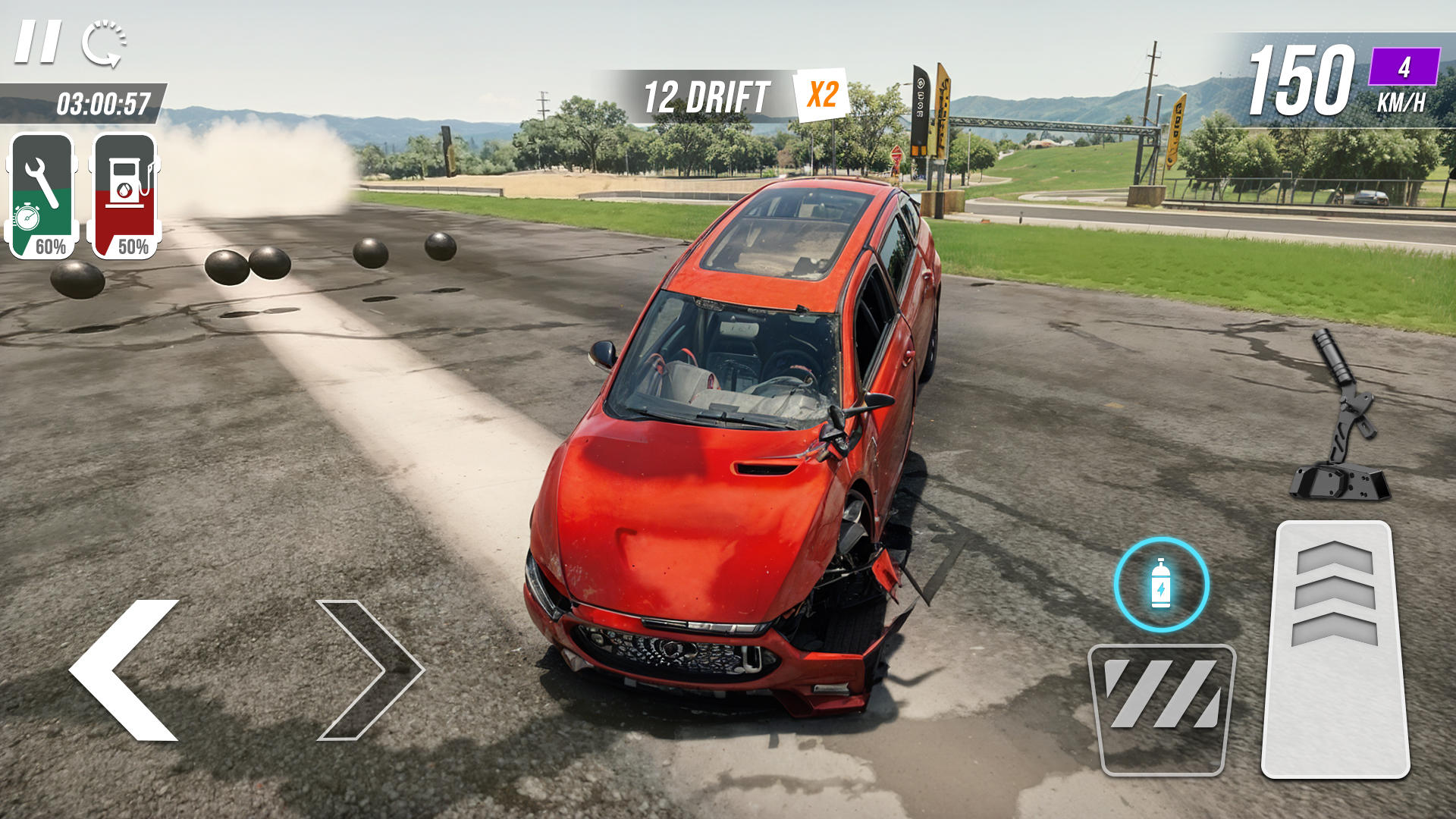Click the 50% fuel level gauge

point(133,245)
